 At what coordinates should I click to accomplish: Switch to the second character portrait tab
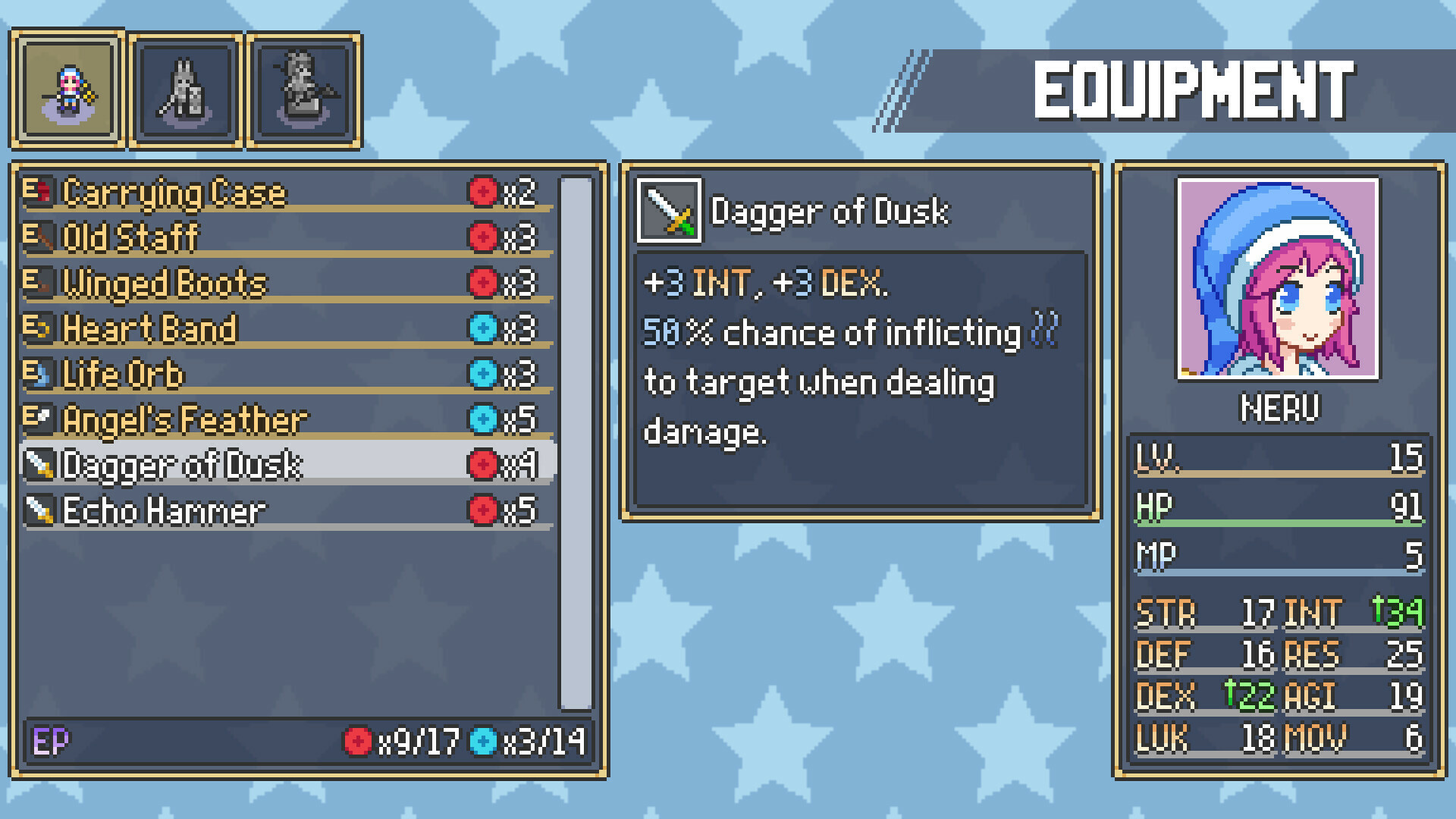click(x=186, y=87)
